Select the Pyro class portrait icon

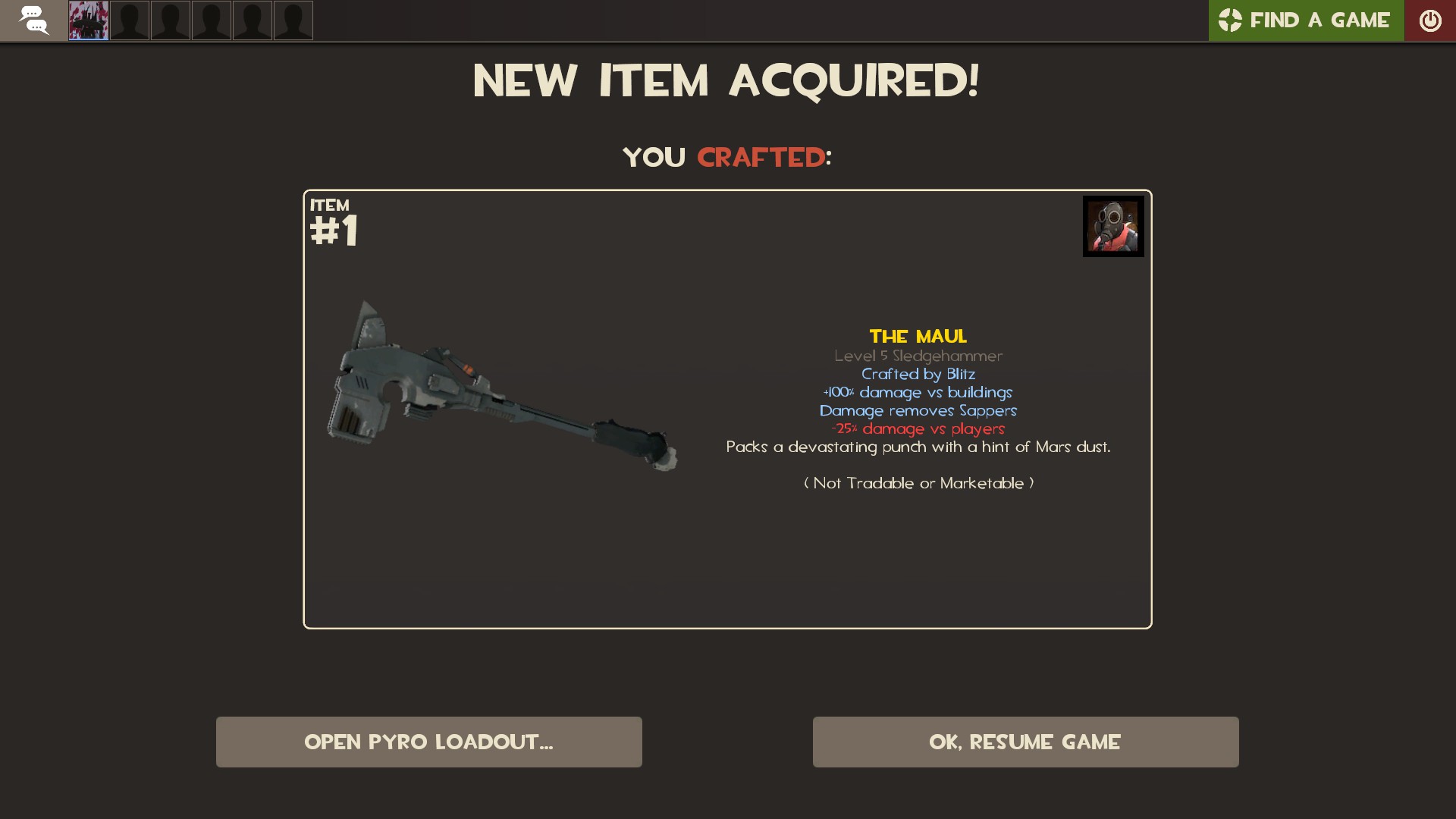click(1112, 225)
